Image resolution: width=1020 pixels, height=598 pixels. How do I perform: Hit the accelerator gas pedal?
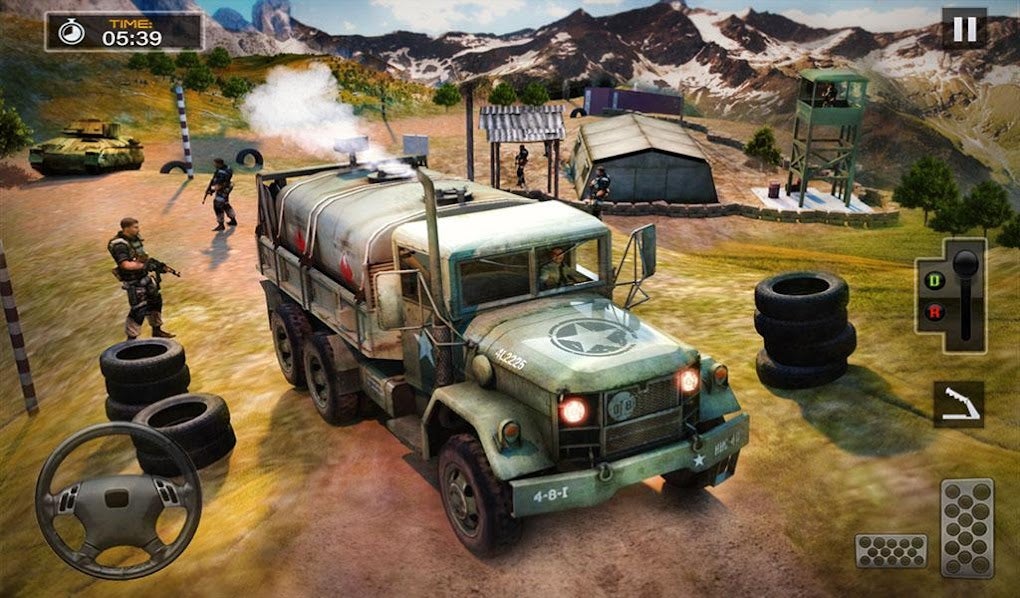[x=967, y=528]
